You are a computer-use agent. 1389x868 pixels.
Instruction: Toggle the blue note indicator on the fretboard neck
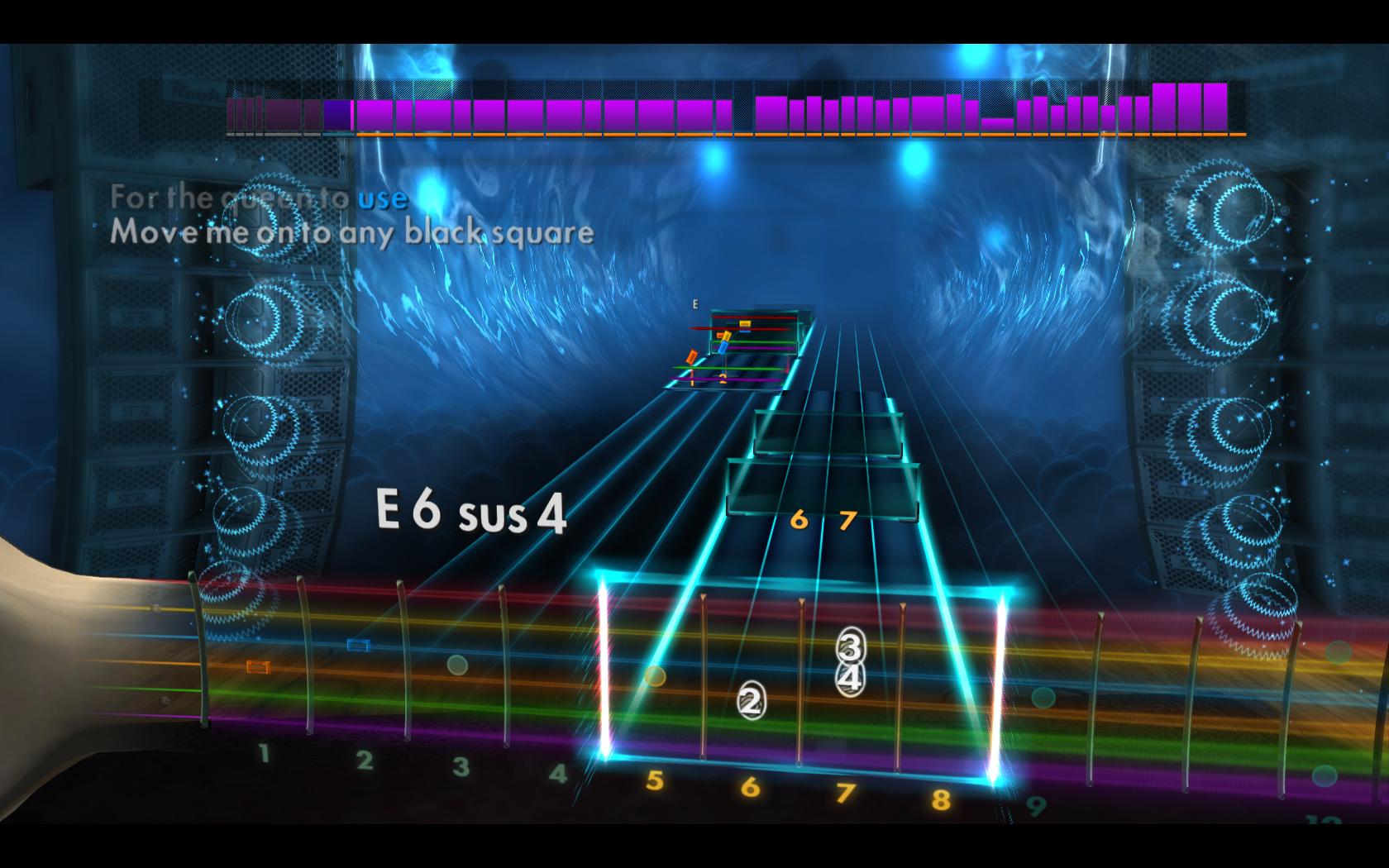(357, 643)
